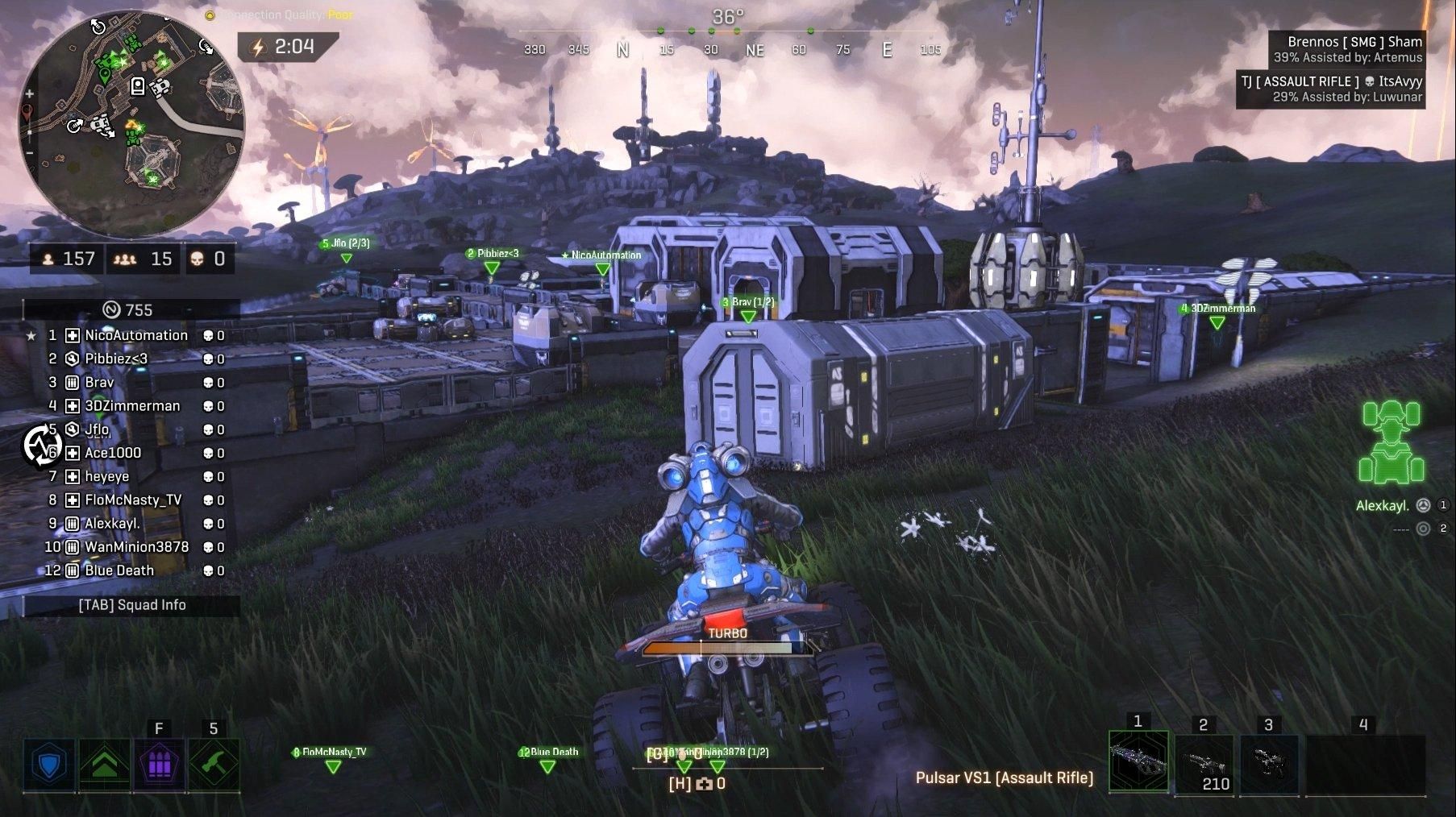This screenshot has height=817, width=1456.
Task: Select heyeye squad member row
Action: click(x=107, y=476)
